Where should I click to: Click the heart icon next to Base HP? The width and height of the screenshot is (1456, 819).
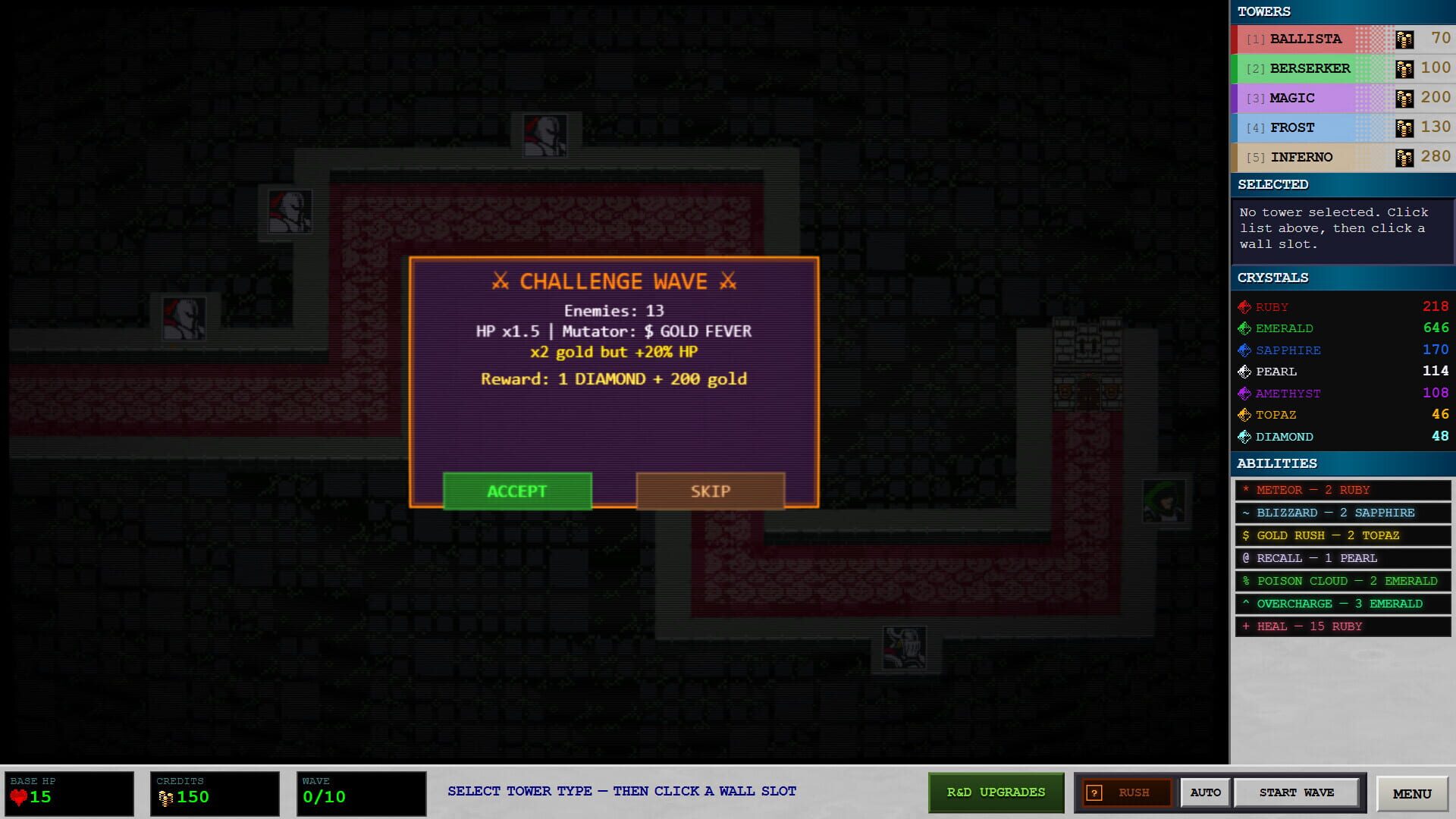point(20,796)
